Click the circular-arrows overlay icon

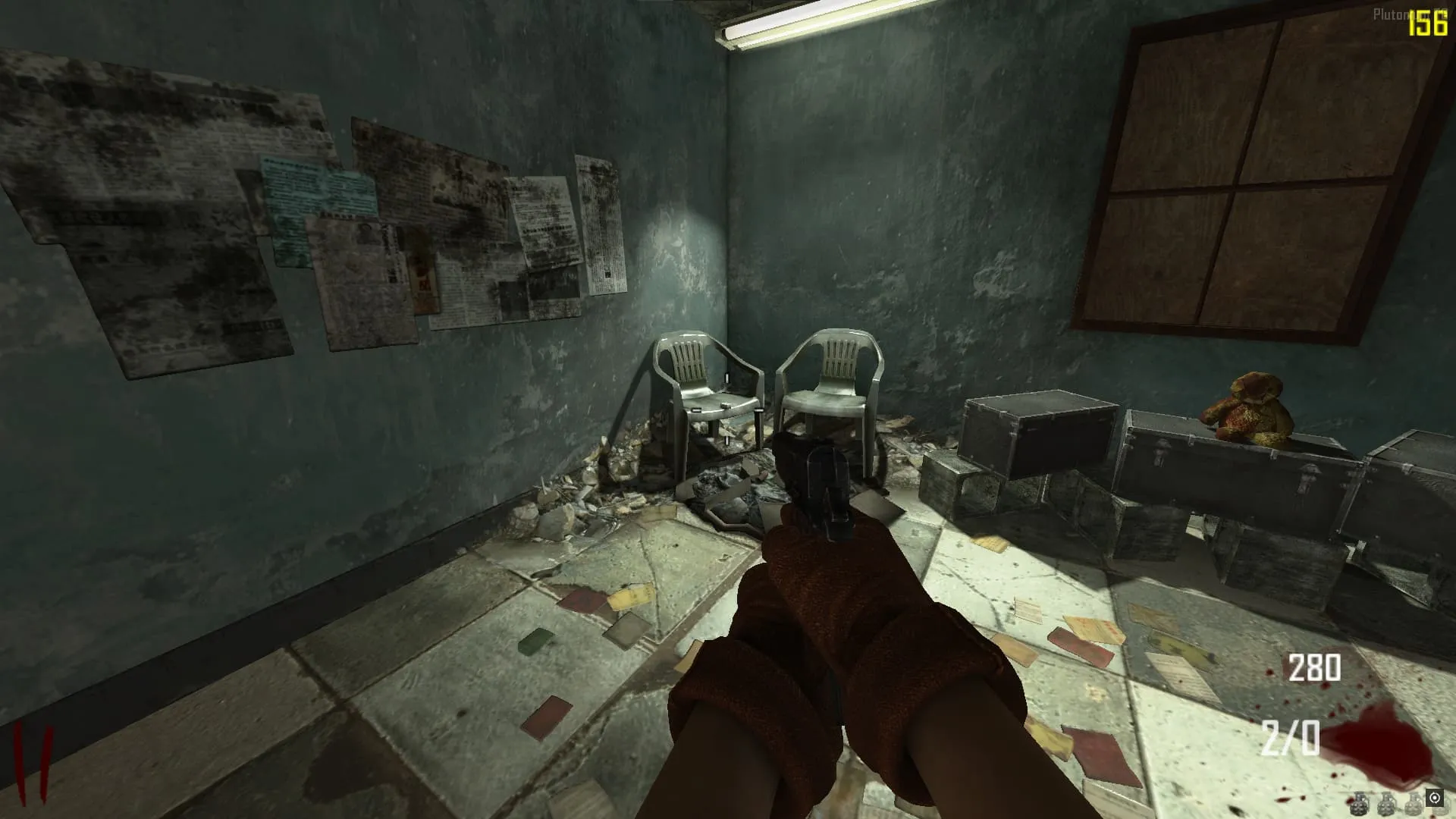click(x=1434, y=798)
